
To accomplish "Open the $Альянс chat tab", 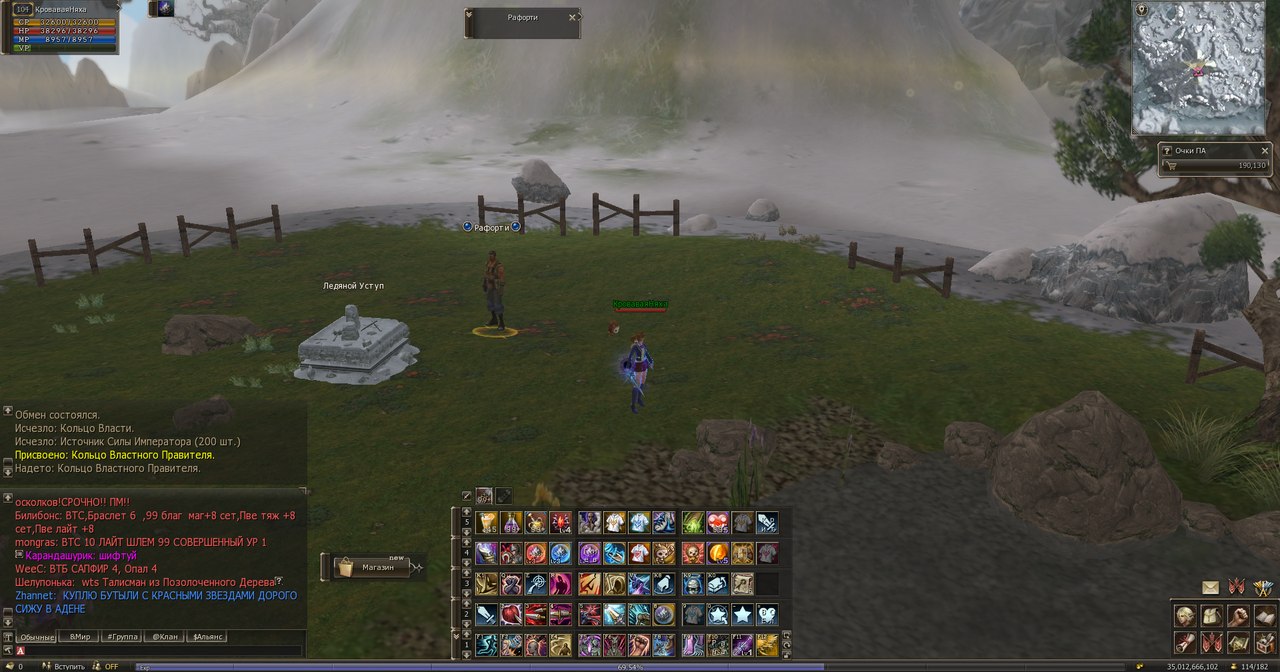I will (208, 636).
